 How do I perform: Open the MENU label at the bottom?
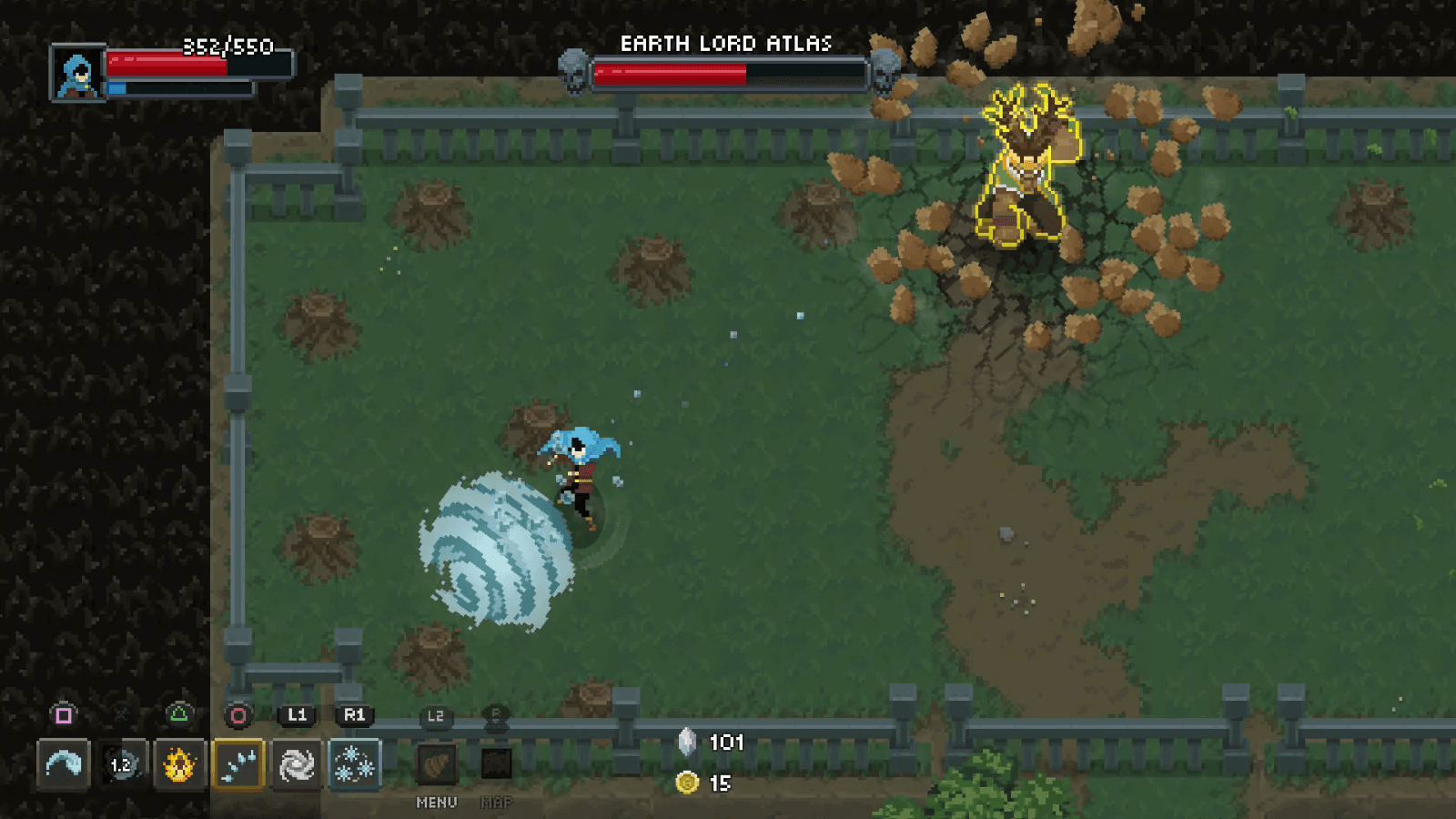click(x=436, y=804)
